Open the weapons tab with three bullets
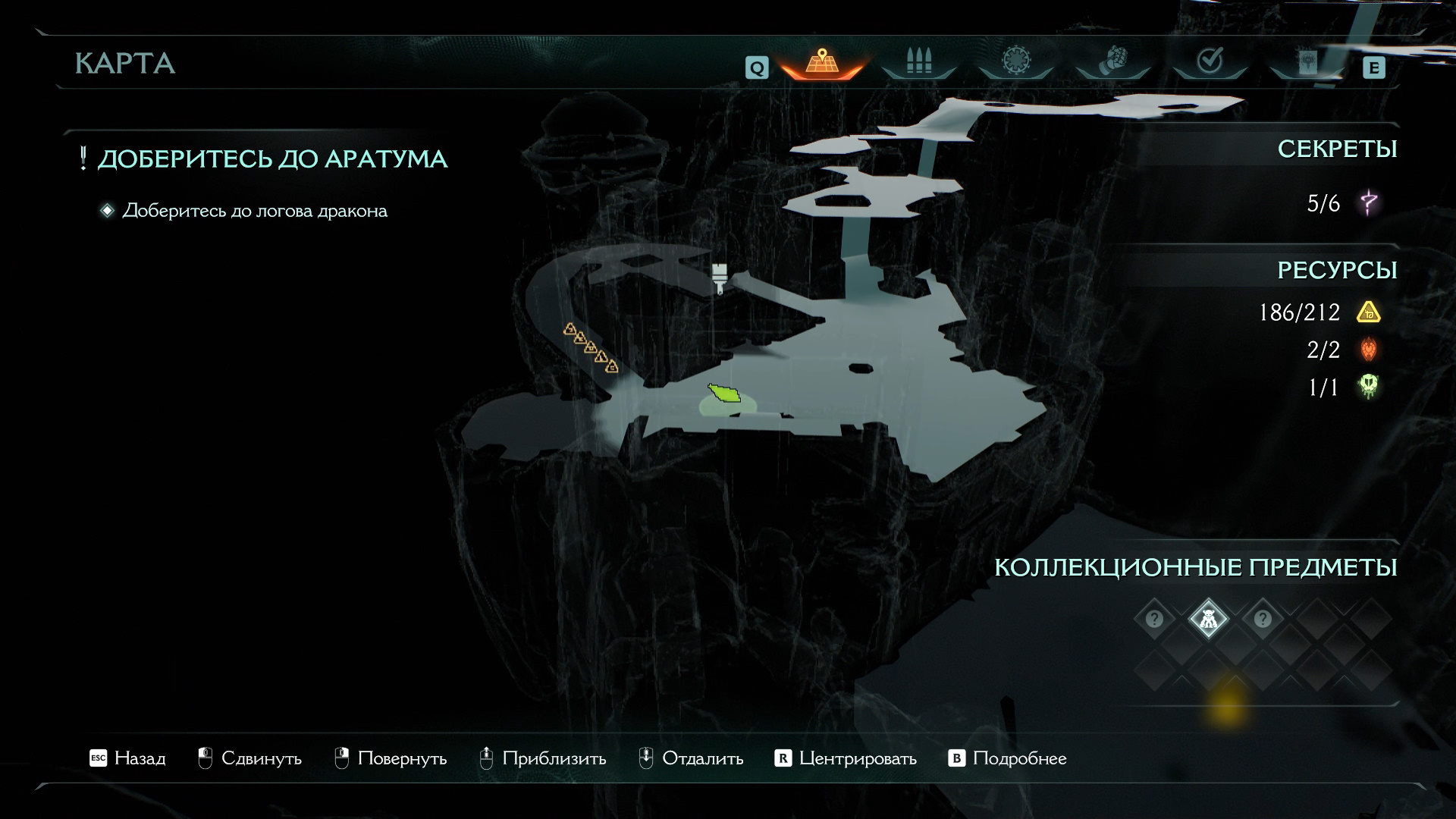This screenshot has height=819, width=1456. (x=918, y=62)
